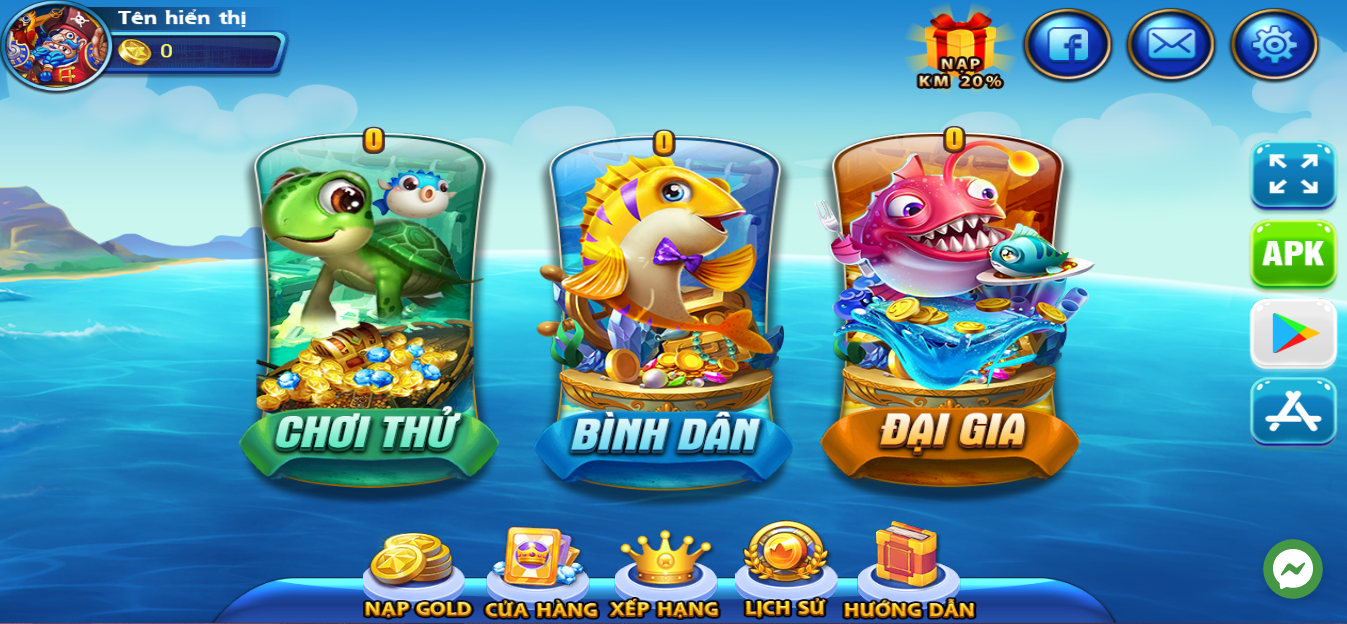This screenshot has height=624, width=1347.
Task: Open the Google Play store link
Action: (1293, 333)
